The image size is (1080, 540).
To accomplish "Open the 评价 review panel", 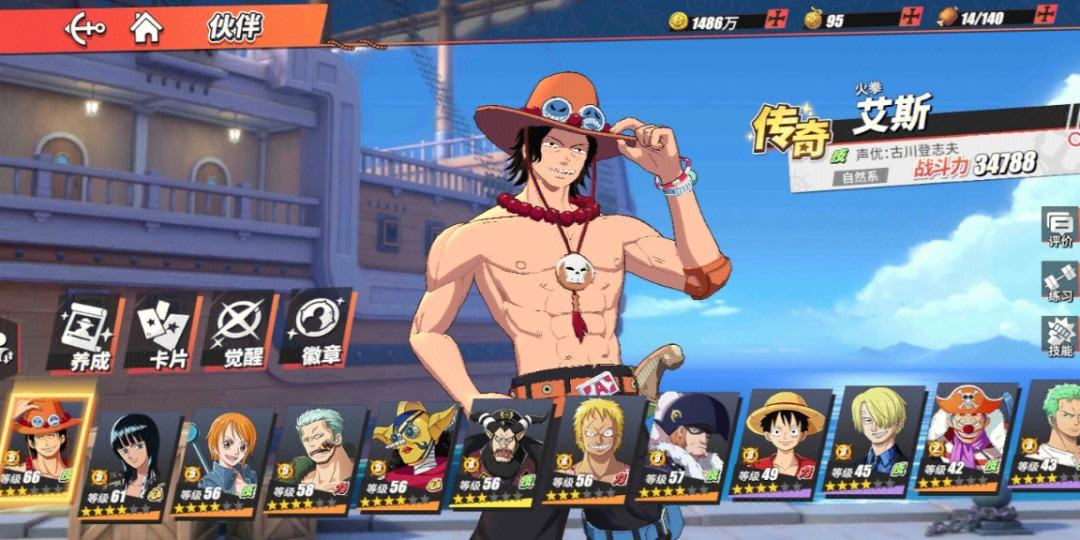I will tap(1059, 228).
